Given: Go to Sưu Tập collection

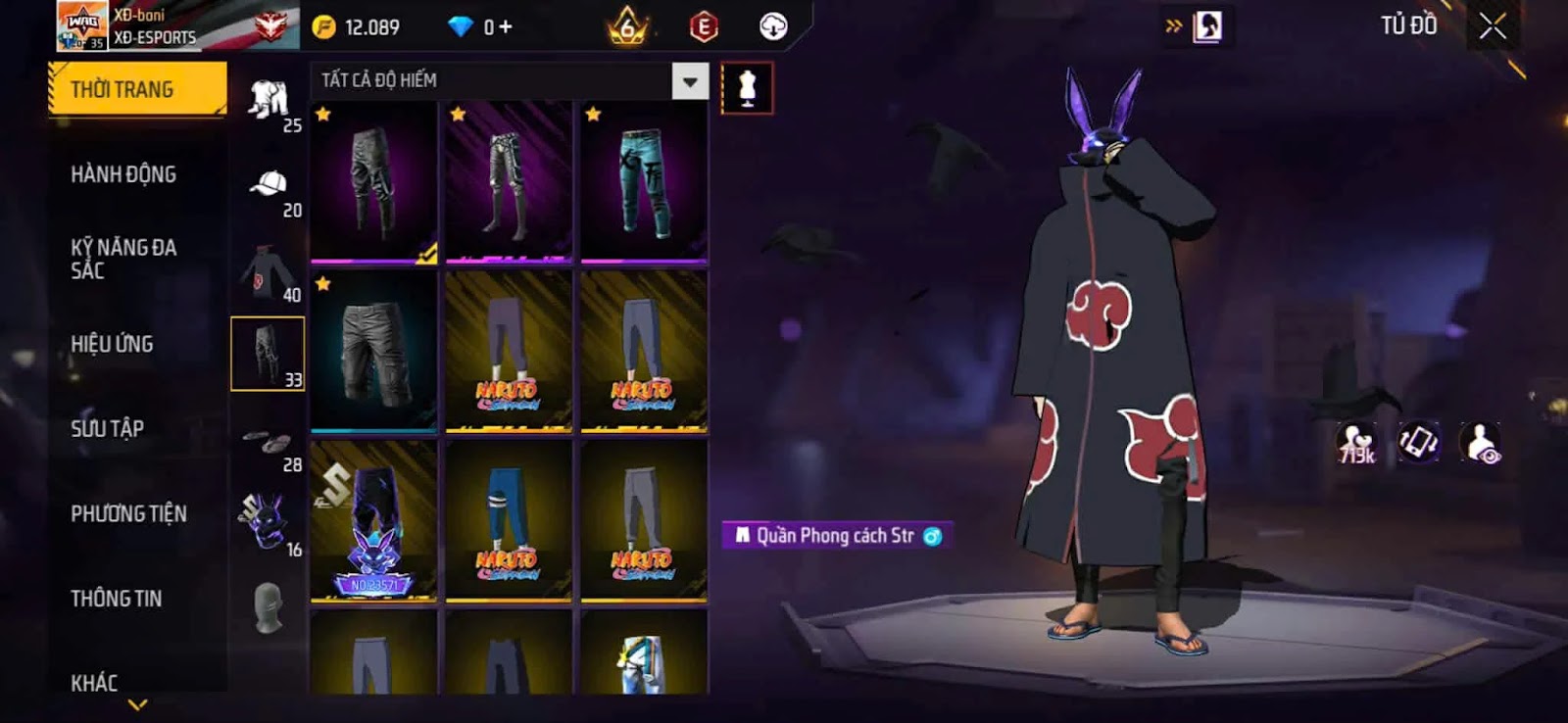Looking at the screenshot, I should (107, 428).
